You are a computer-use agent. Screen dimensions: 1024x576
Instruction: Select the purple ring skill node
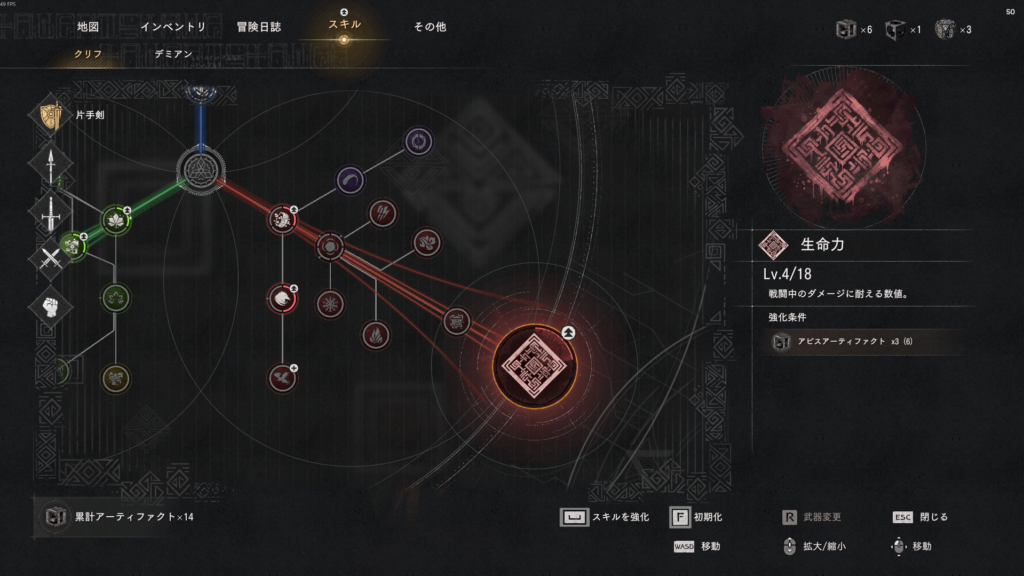coord(417,141)
